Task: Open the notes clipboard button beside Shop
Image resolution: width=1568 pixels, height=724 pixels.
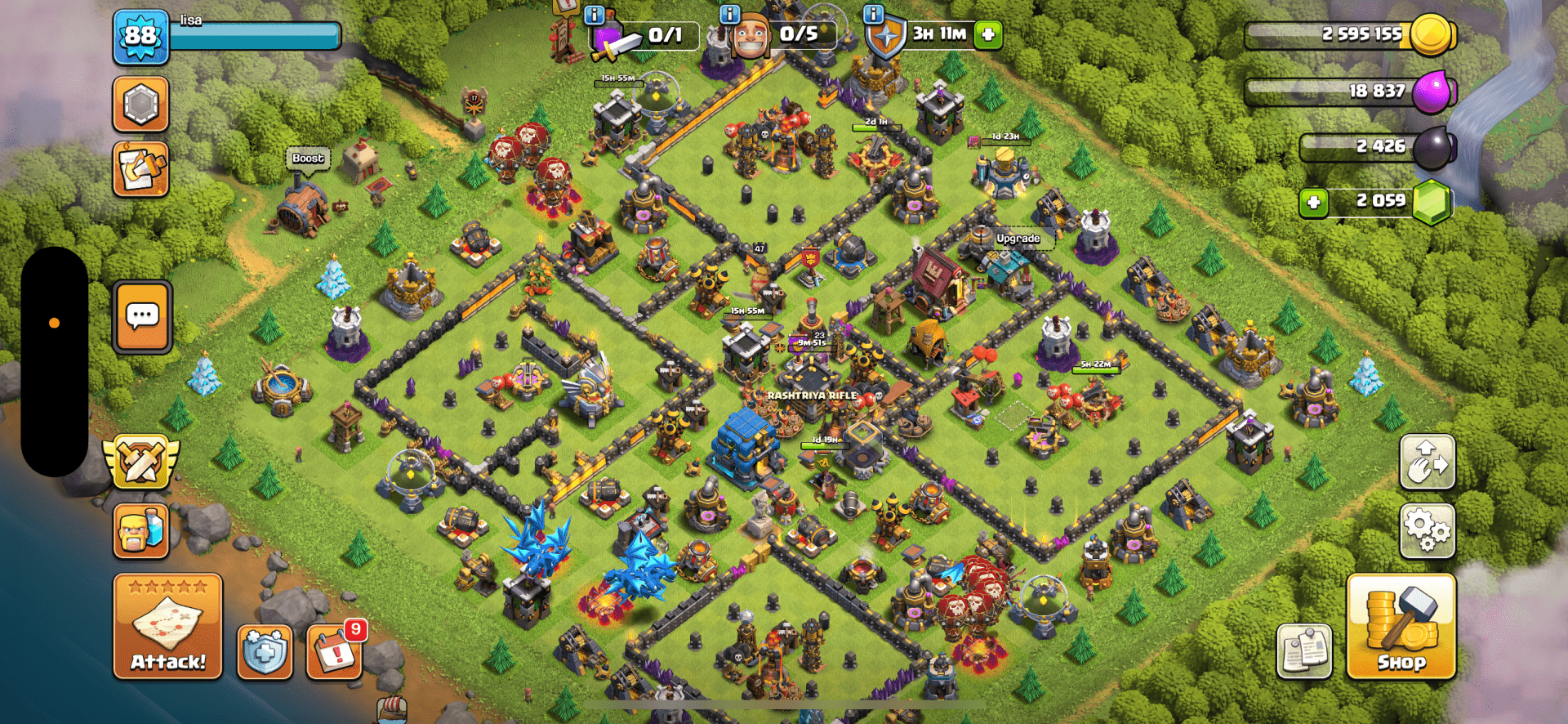Action: point(1304,651)
